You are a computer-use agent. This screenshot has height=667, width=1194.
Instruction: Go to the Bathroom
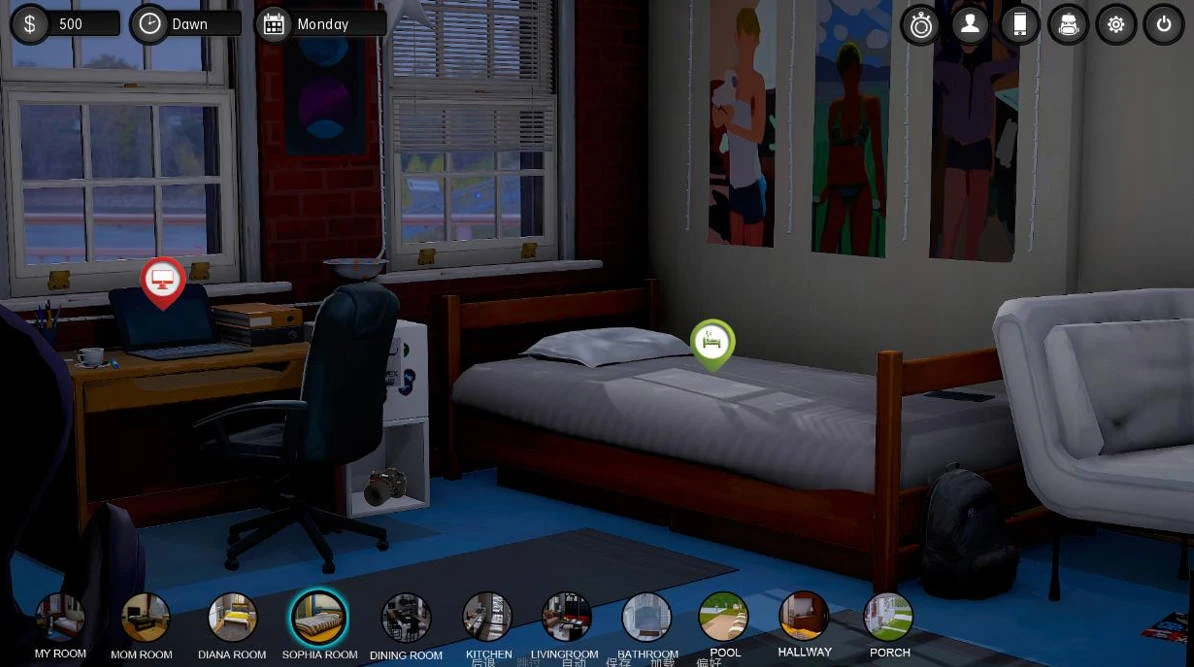(647, 618)
